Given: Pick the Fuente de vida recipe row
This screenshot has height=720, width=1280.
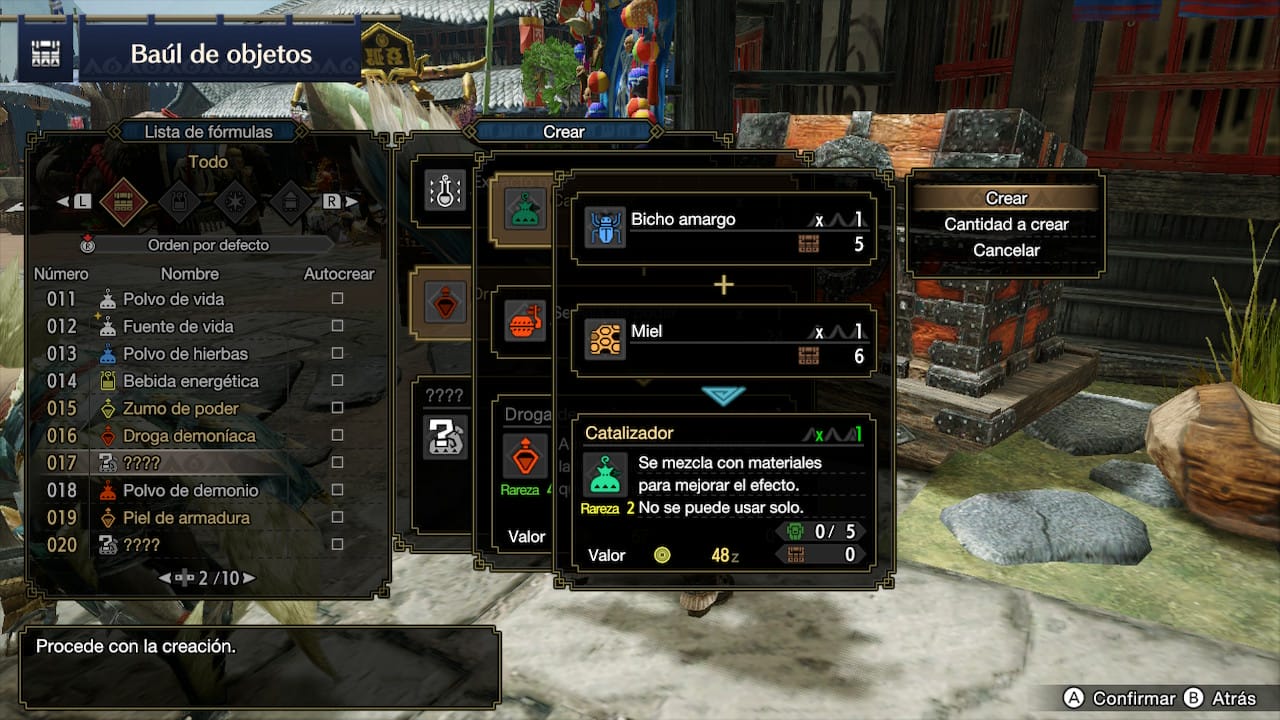Looking at the screenshot, I should (177, 326).
